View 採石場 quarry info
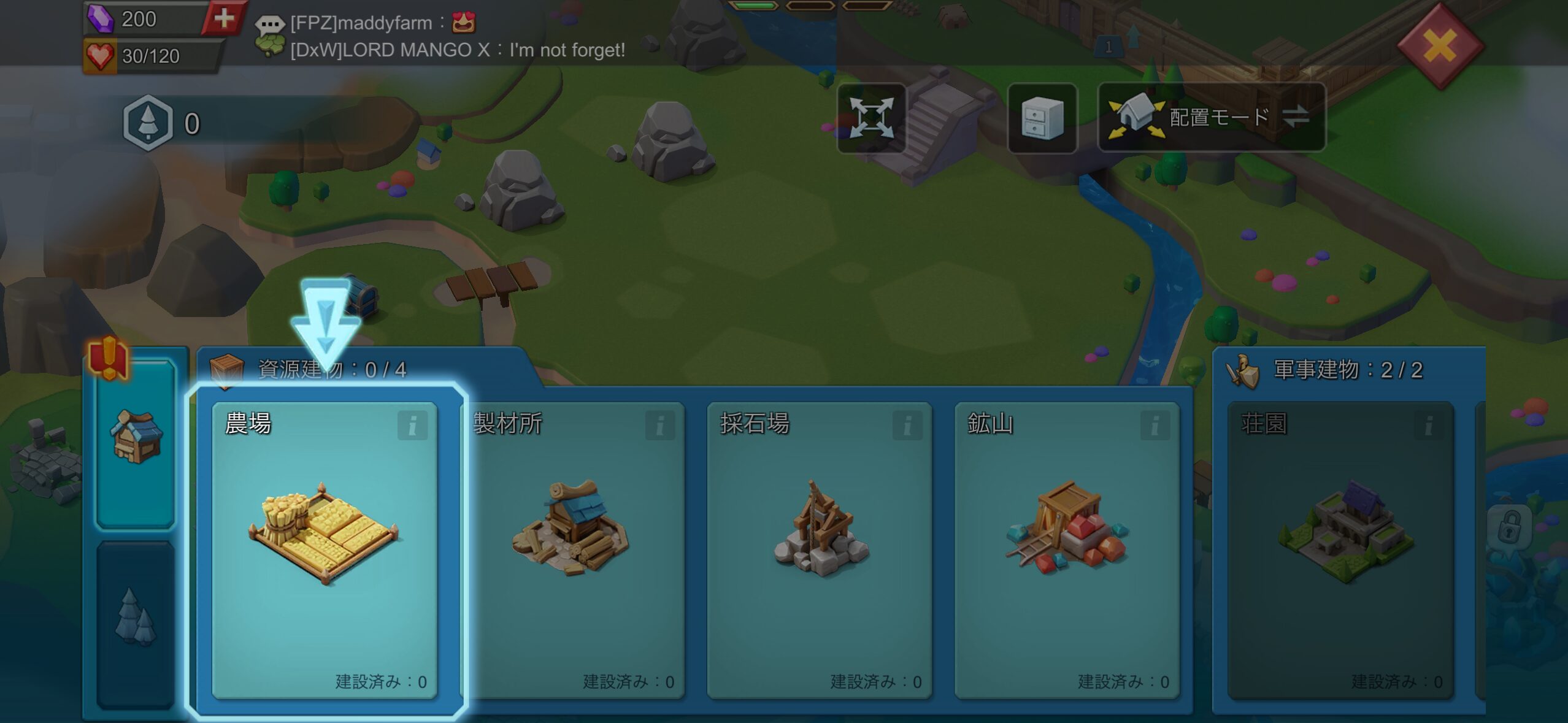The width and height of the screenshot is (1568, 723). [907, 425]
